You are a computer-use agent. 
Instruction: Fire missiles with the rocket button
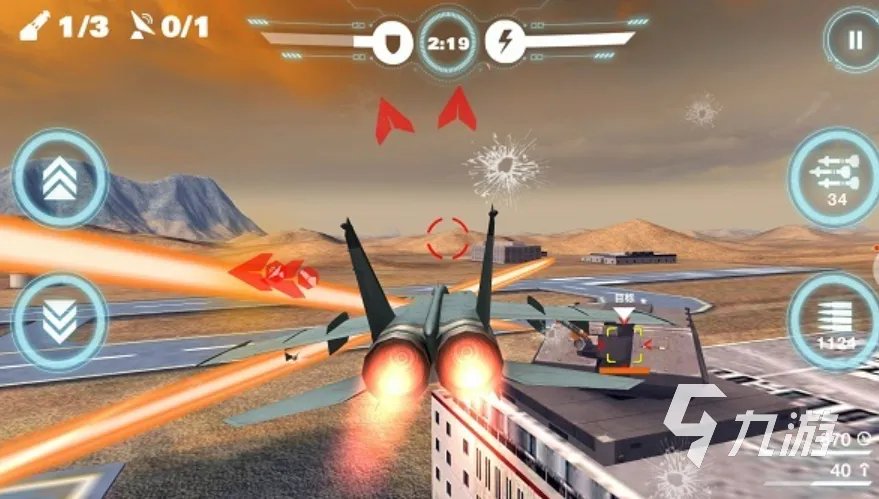coord(833,178)
